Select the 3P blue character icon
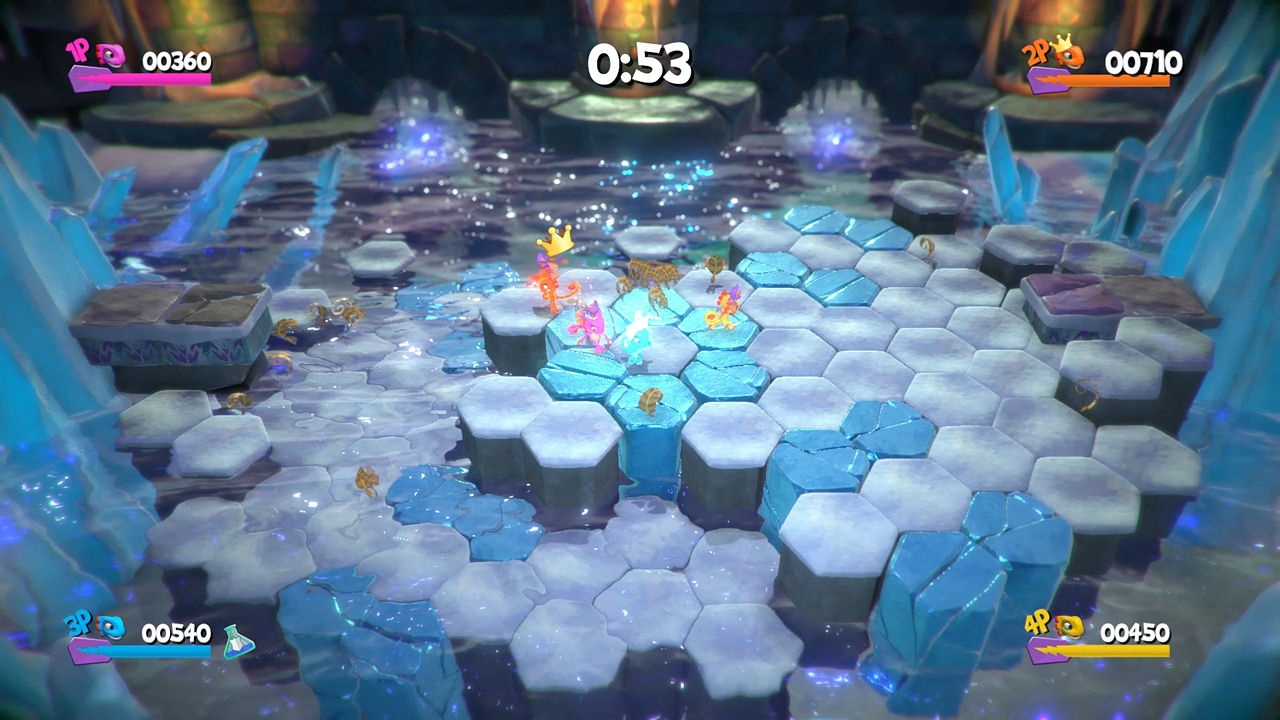This screenshot has width=1280, height=720. (x=112, y=626)
